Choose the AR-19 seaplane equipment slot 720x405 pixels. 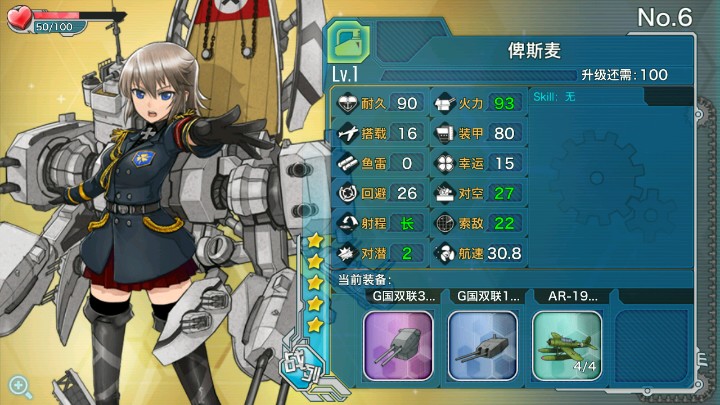[566, 344]
